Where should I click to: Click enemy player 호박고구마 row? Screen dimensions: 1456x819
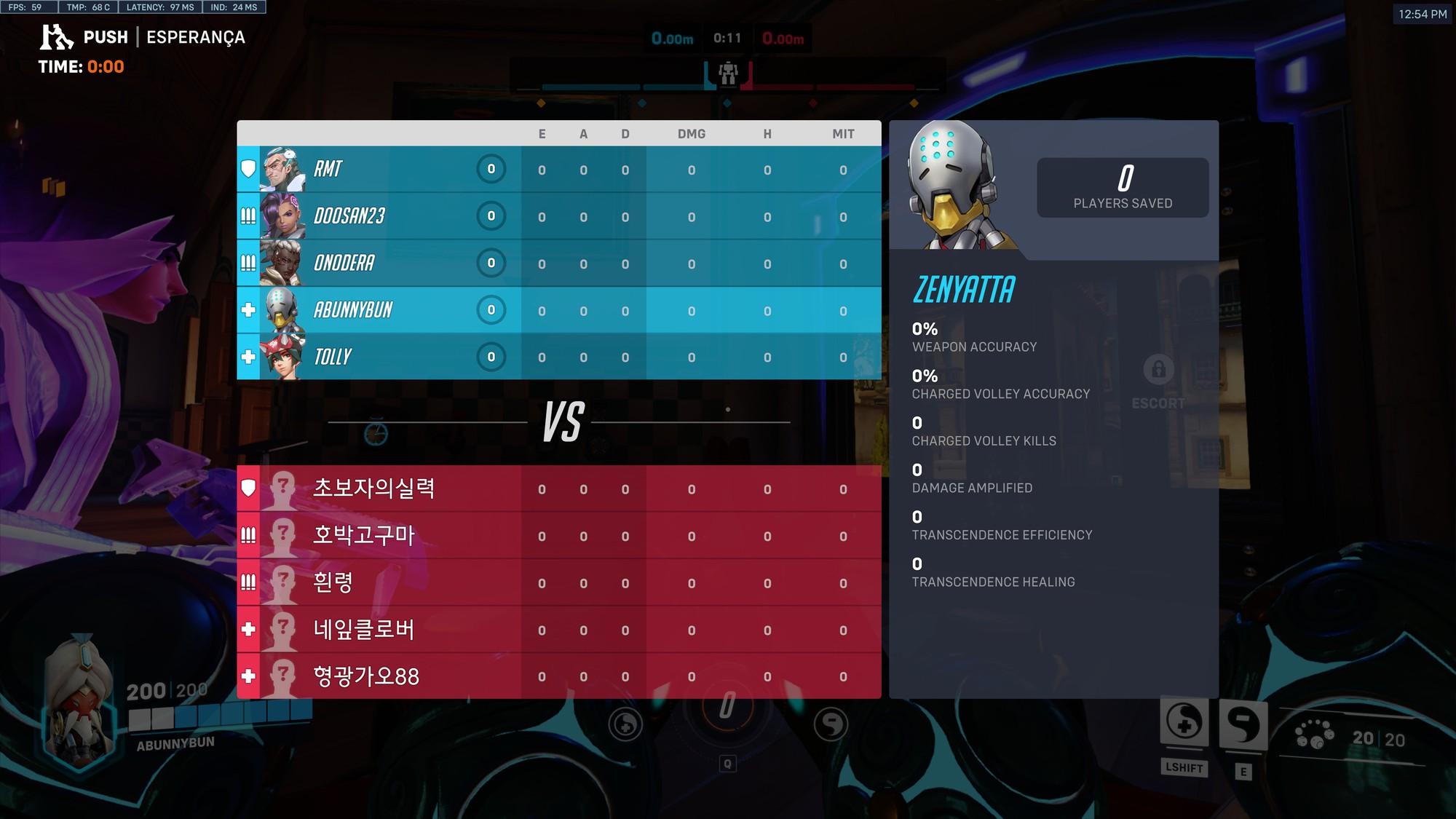(x=558, y=536)
